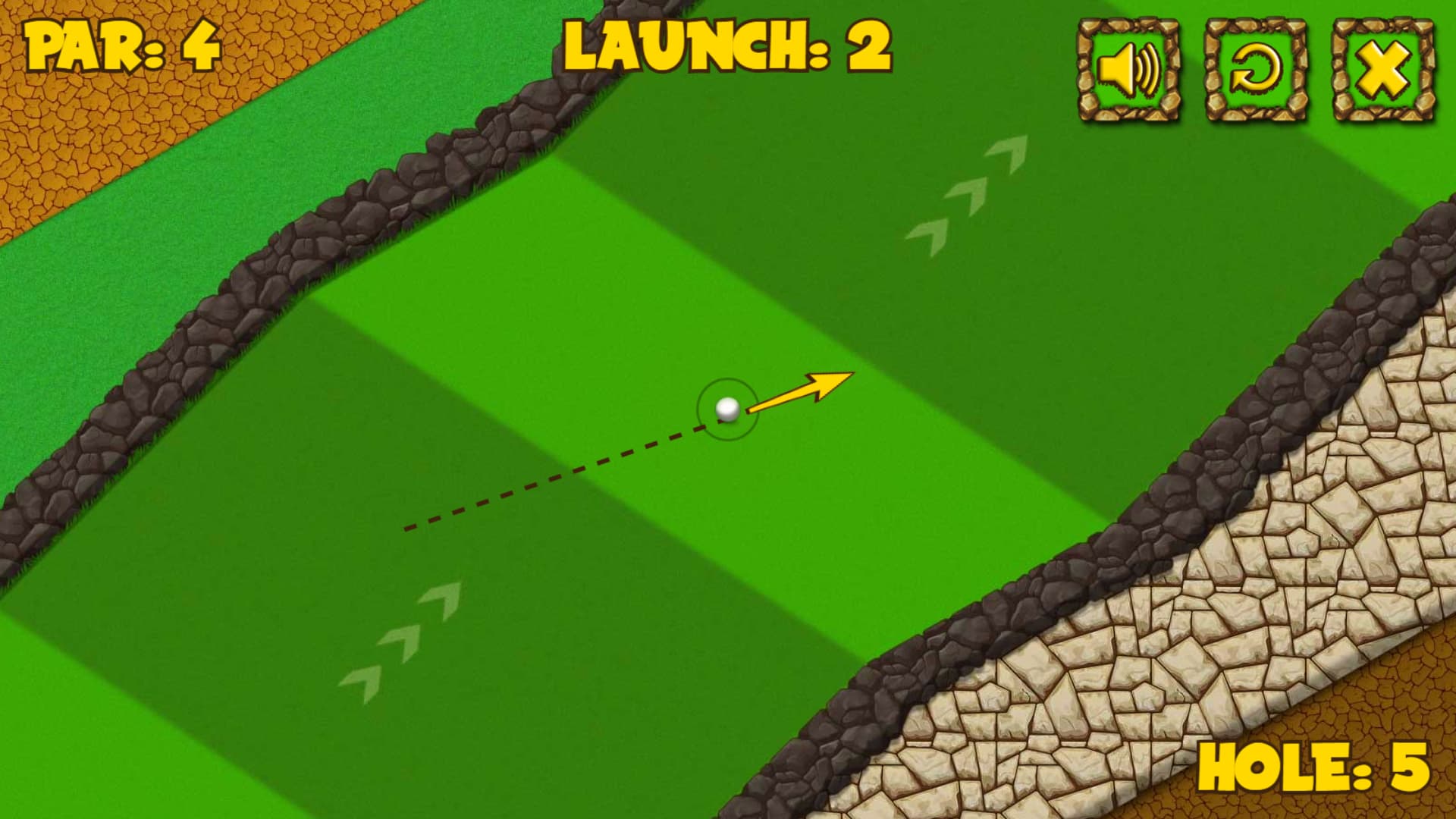This screenshot has height=819, width=1456.
Task: Click the LAUNCH: 2 counter
Action: click(726, 47)
